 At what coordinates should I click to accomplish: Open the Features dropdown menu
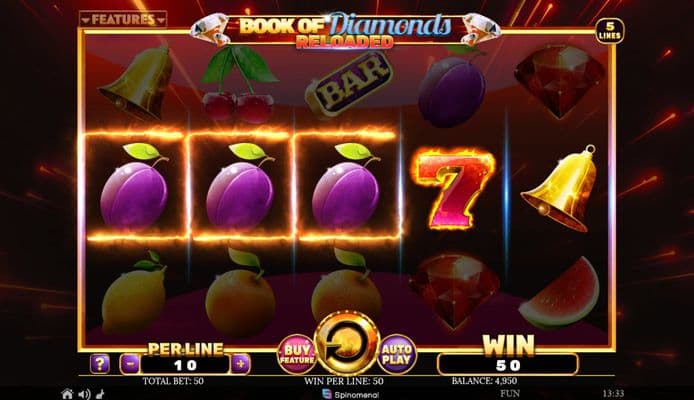click(123, 18)
